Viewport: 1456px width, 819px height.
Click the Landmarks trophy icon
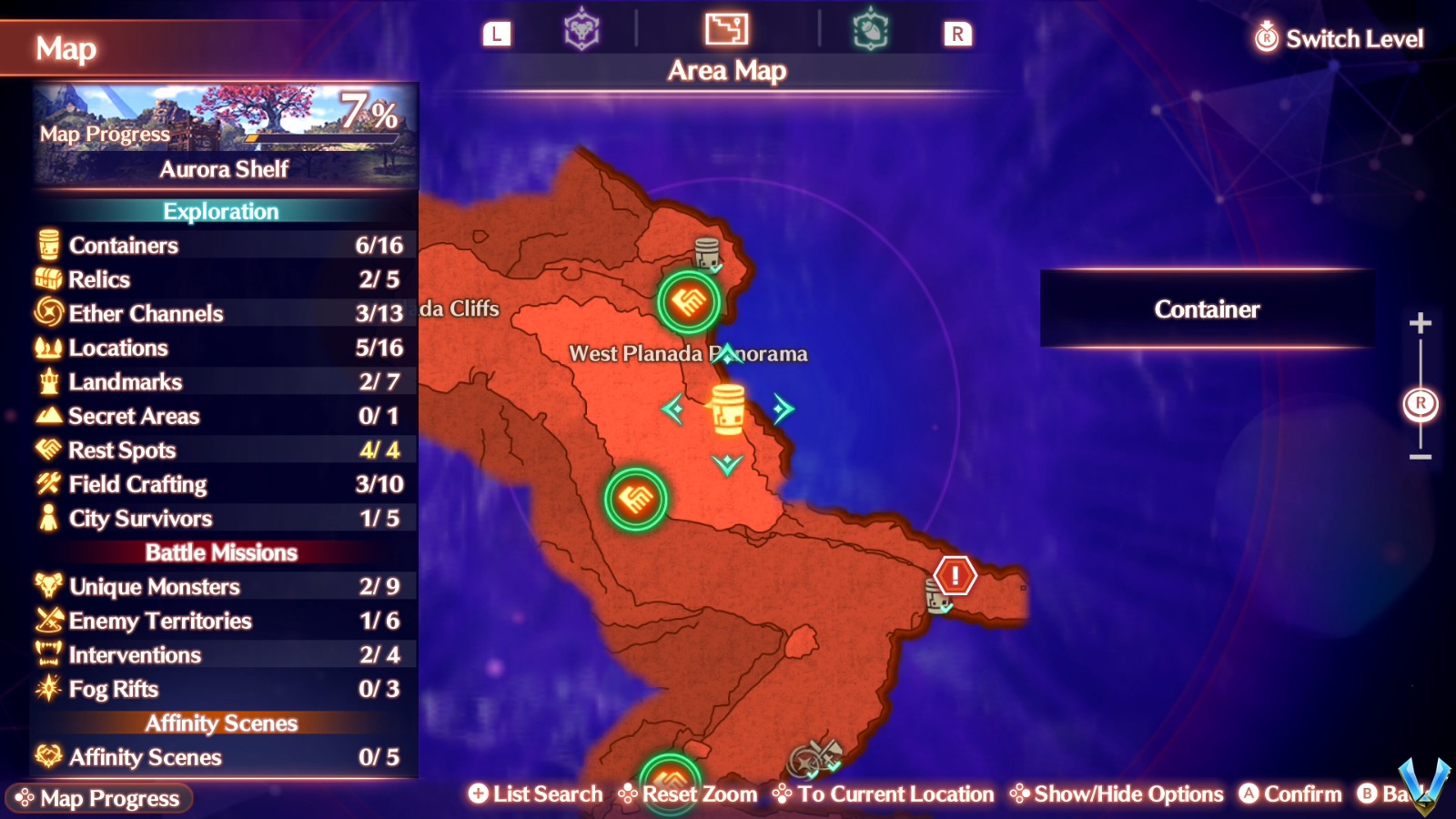[x=47, y=382]
